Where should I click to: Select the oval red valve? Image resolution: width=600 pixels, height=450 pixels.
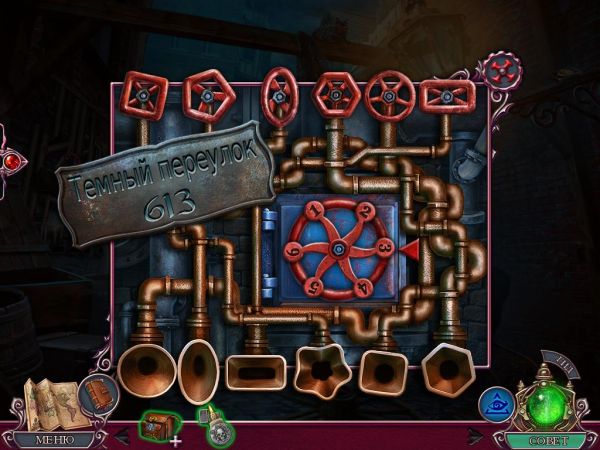(x=278, y=97)
